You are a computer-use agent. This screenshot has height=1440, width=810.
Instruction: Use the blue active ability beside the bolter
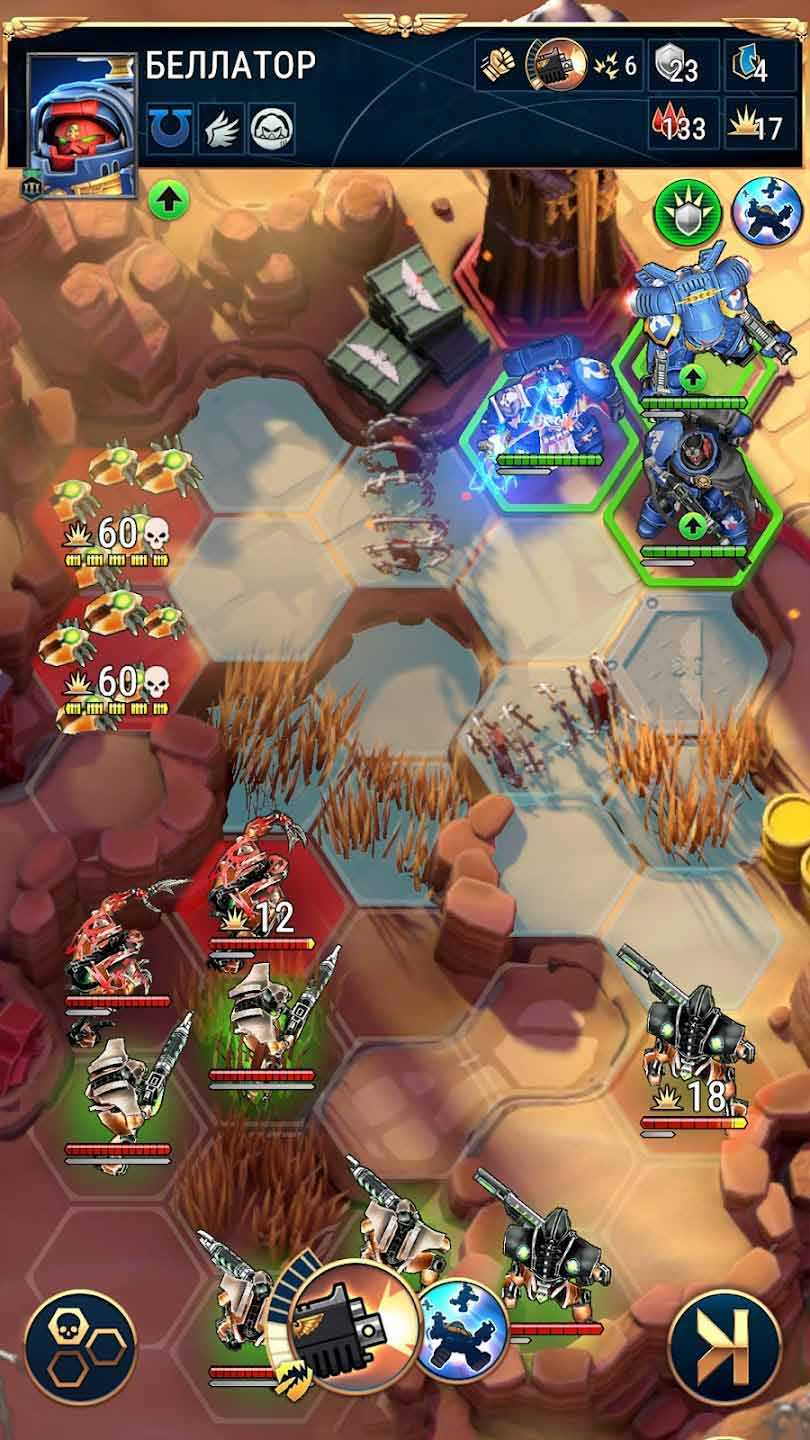[x=462, y=1329]
